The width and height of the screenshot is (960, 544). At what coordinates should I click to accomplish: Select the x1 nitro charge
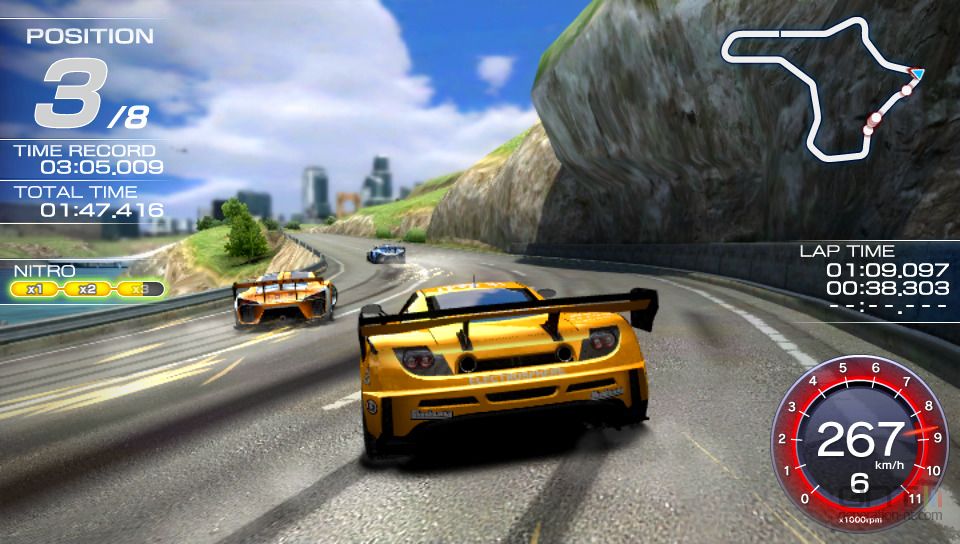[36, 289]
